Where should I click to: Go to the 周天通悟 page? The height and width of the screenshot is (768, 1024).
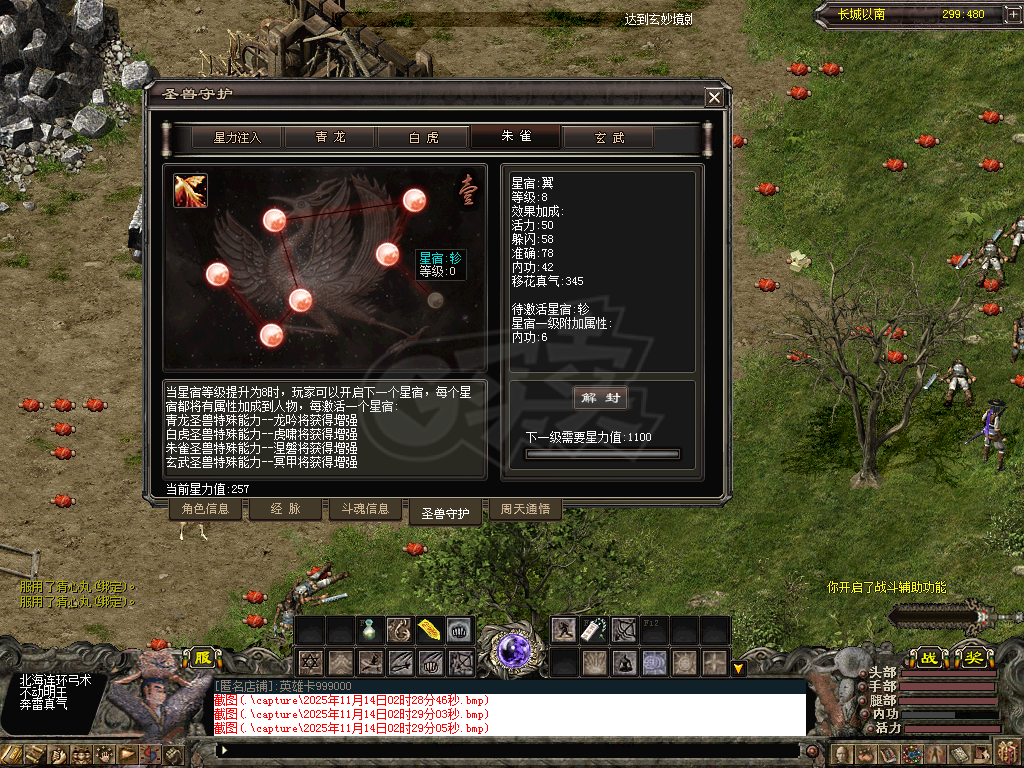click(525, 509)
